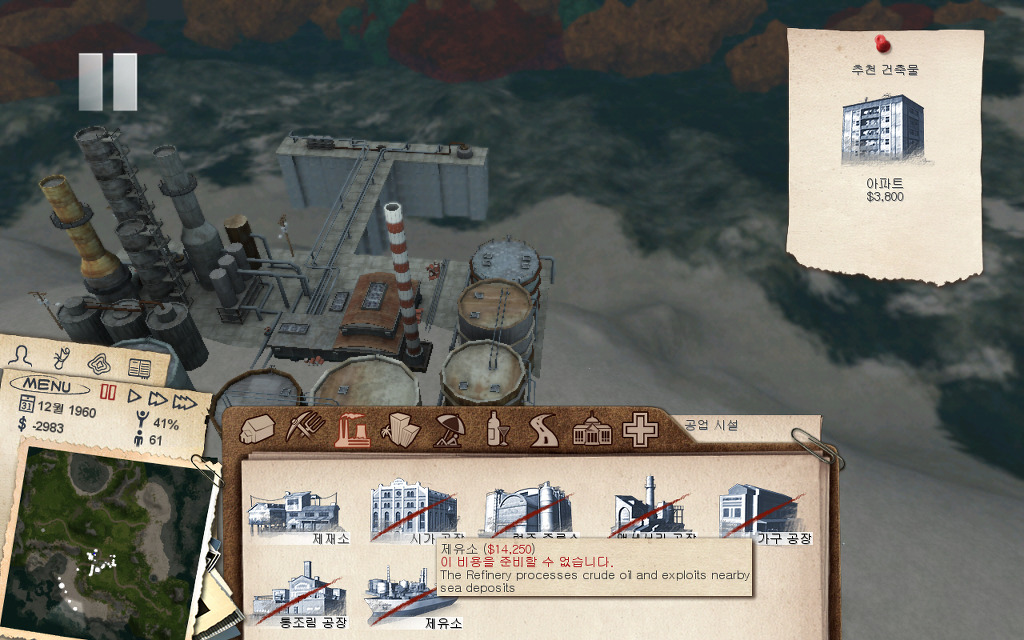The width and height of the screenshot is (1024, 640).
Task: Open the terrain contour overlays icon
Action: 98,362
